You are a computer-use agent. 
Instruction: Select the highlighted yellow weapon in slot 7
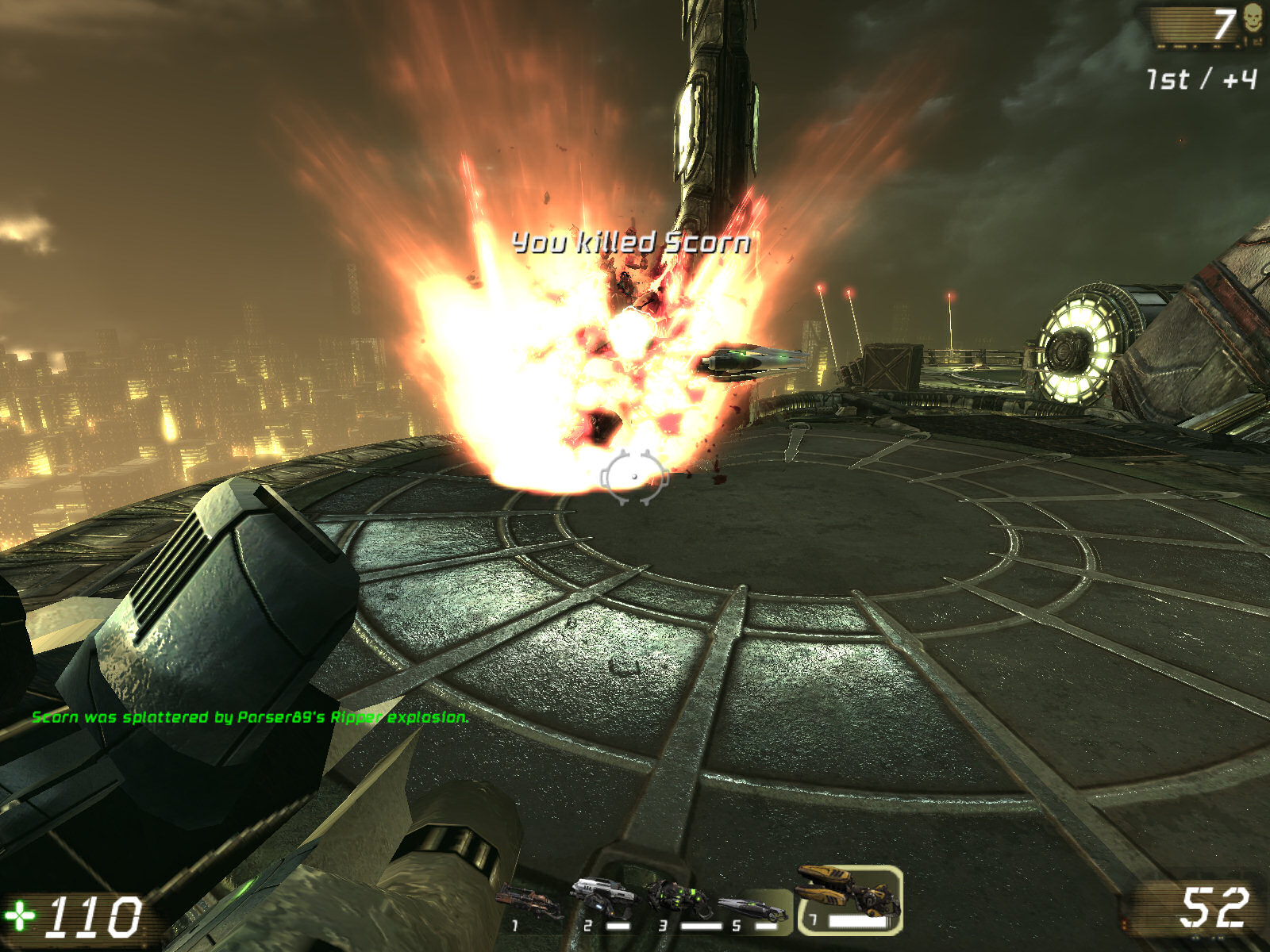pos(845,892)
